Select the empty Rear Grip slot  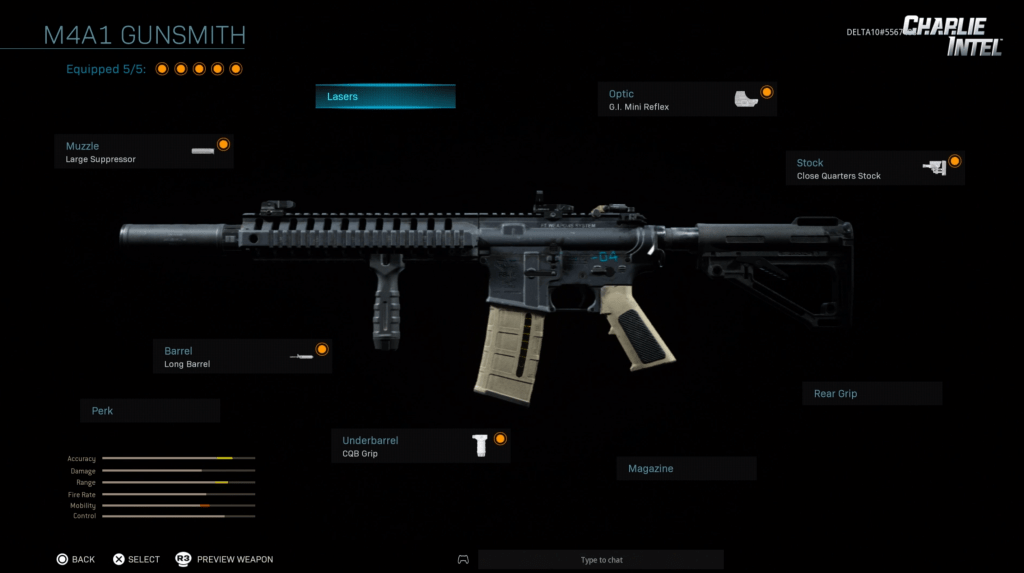coord(871,394)
